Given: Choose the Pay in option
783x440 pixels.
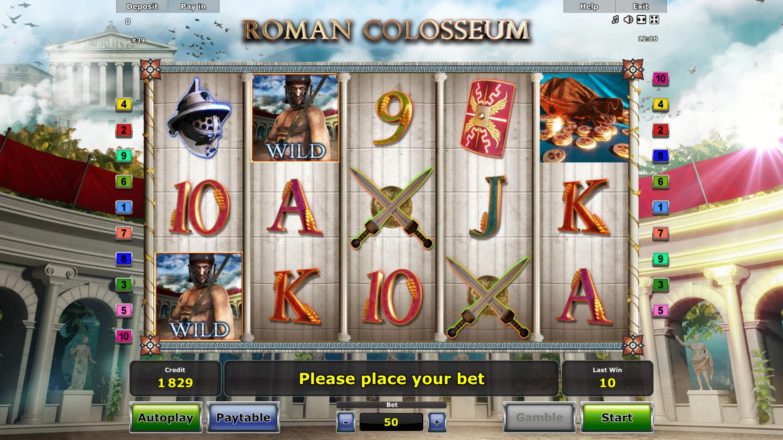Looking at the screenshot, I should click(193, 6).
